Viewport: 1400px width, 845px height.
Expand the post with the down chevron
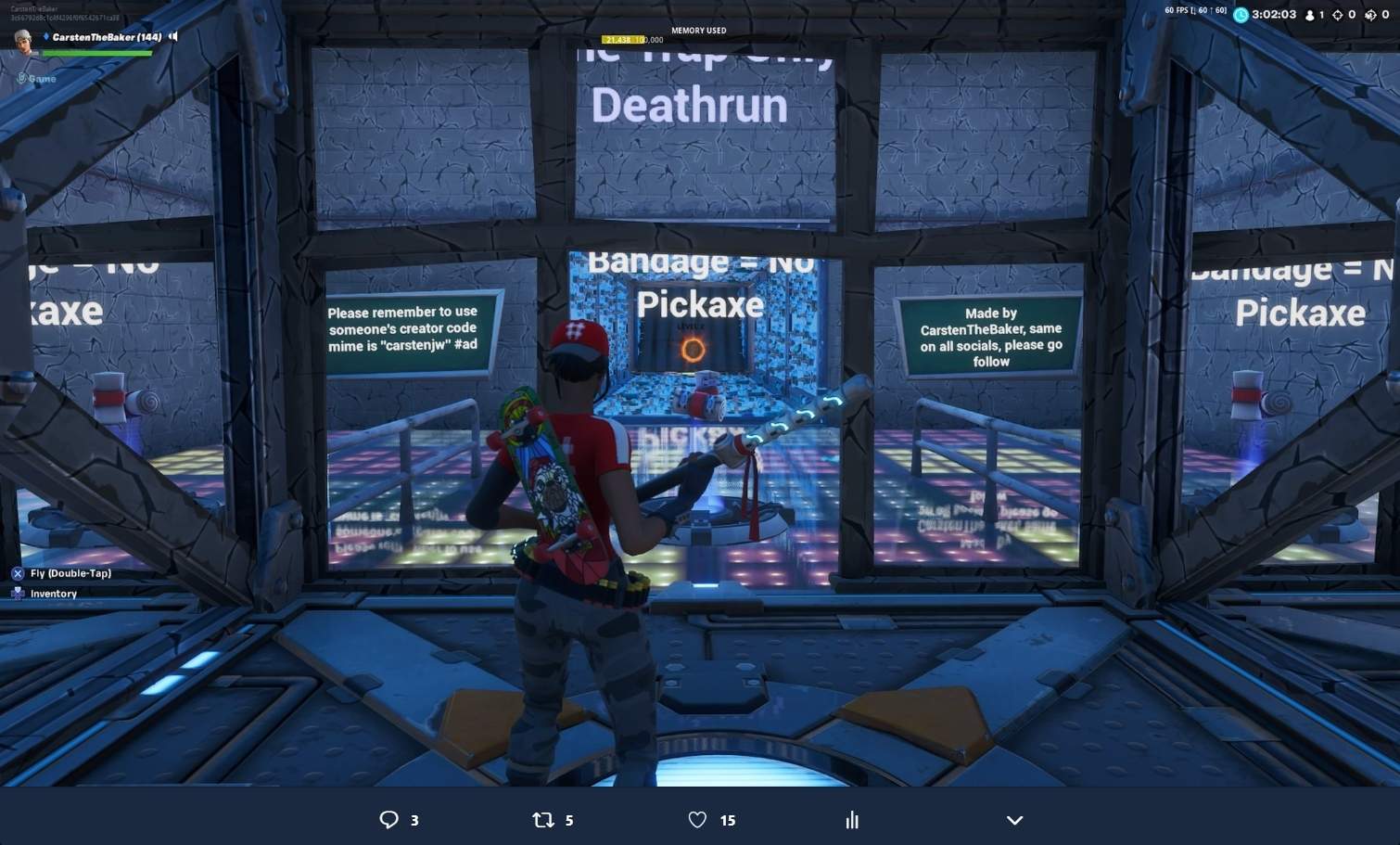(1014, 820)
